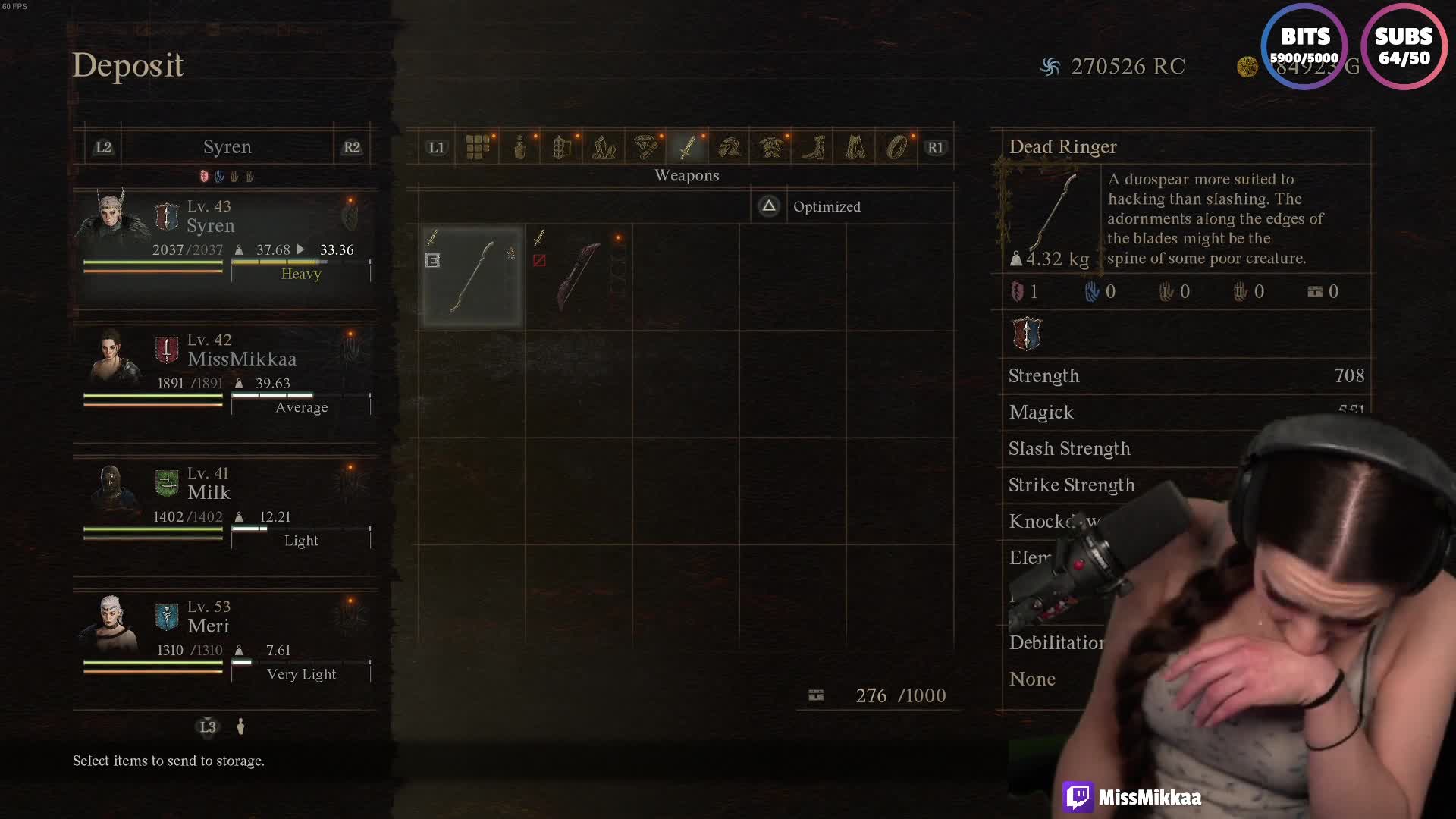Toggle the Optimized sort option
Screen dimensions: 1456x819
point(811,206)
